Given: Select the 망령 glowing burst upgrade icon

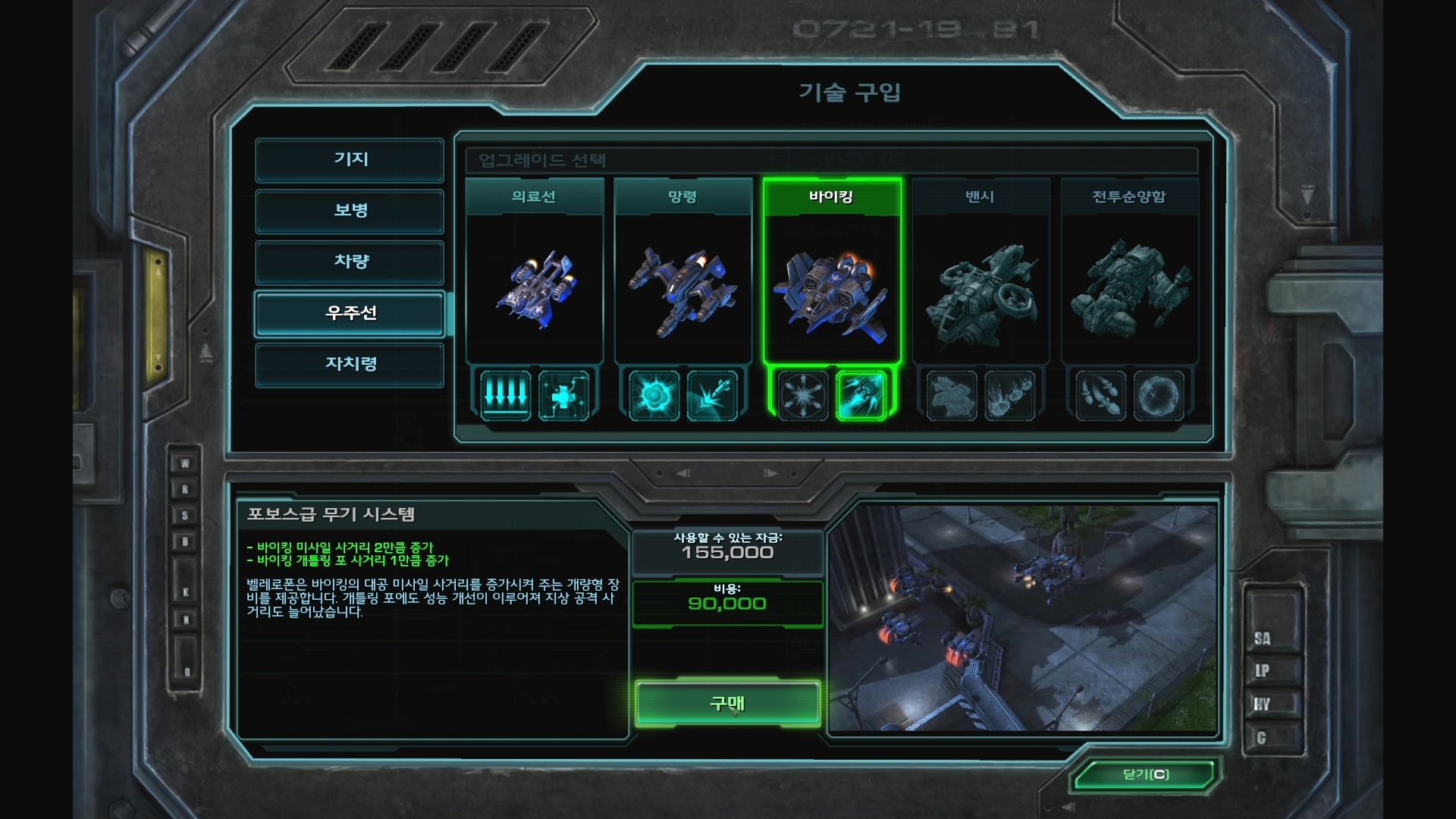Looking at the screenshot, I should [654, 395].
